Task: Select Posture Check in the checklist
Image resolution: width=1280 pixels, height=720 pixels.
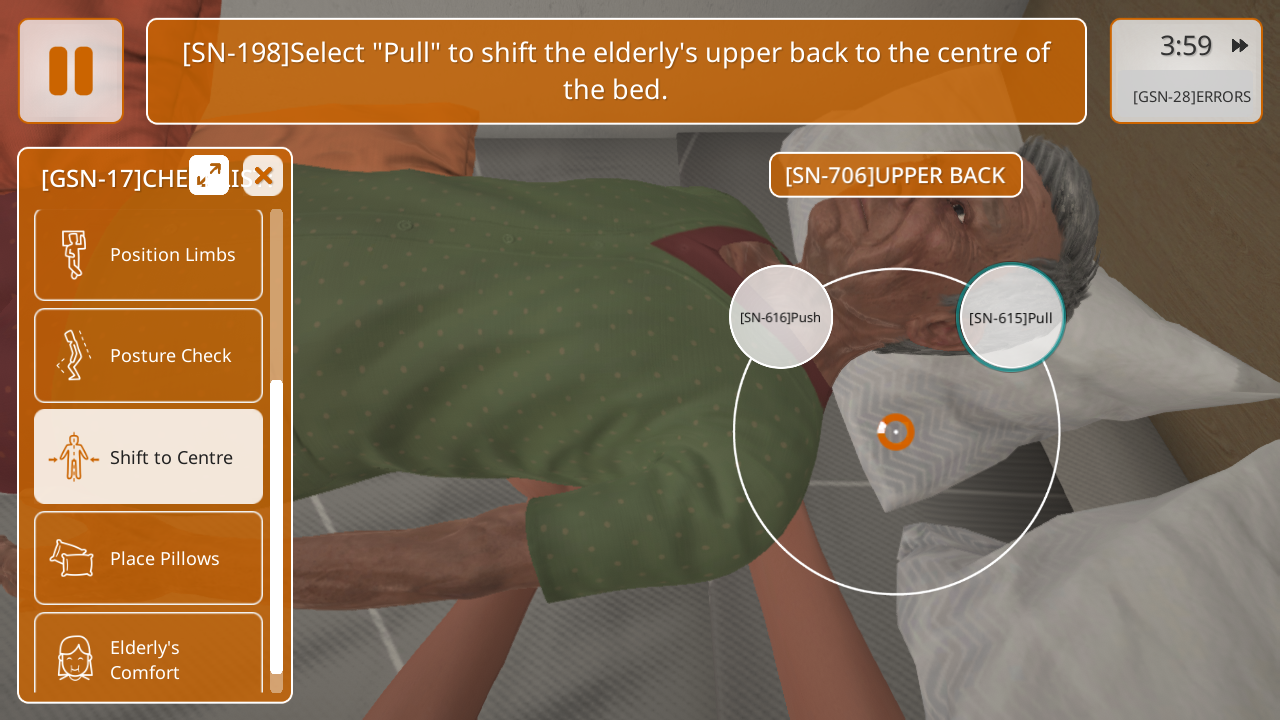Action: (x=148, y=355)
